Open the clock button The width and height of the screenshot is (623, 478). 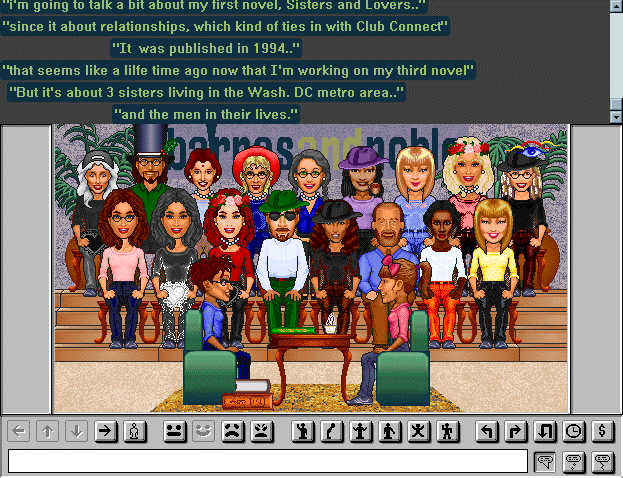574,432
